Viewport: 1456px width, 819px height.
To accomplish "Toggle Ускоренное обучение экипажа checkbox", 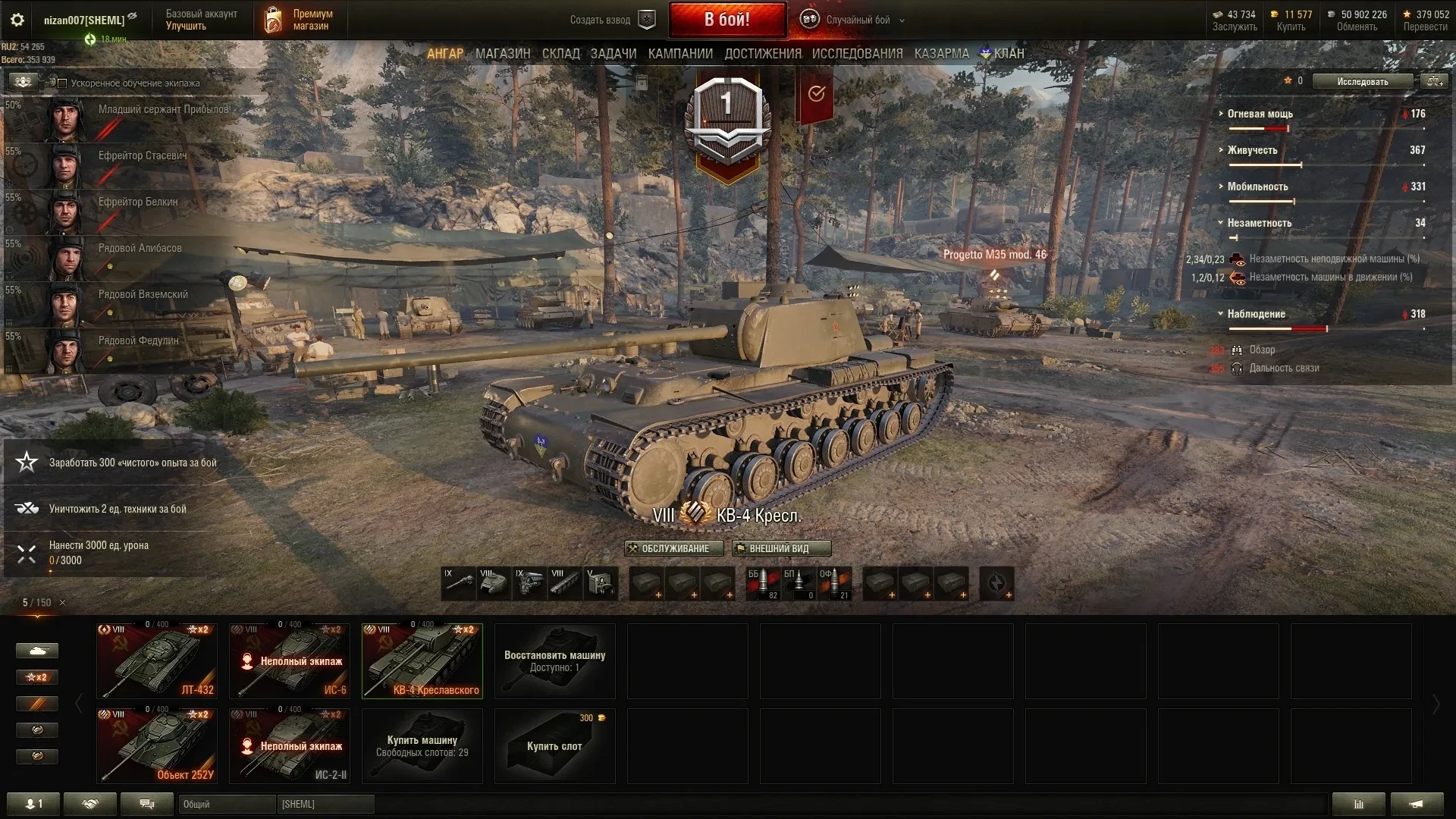I will 63,83.
